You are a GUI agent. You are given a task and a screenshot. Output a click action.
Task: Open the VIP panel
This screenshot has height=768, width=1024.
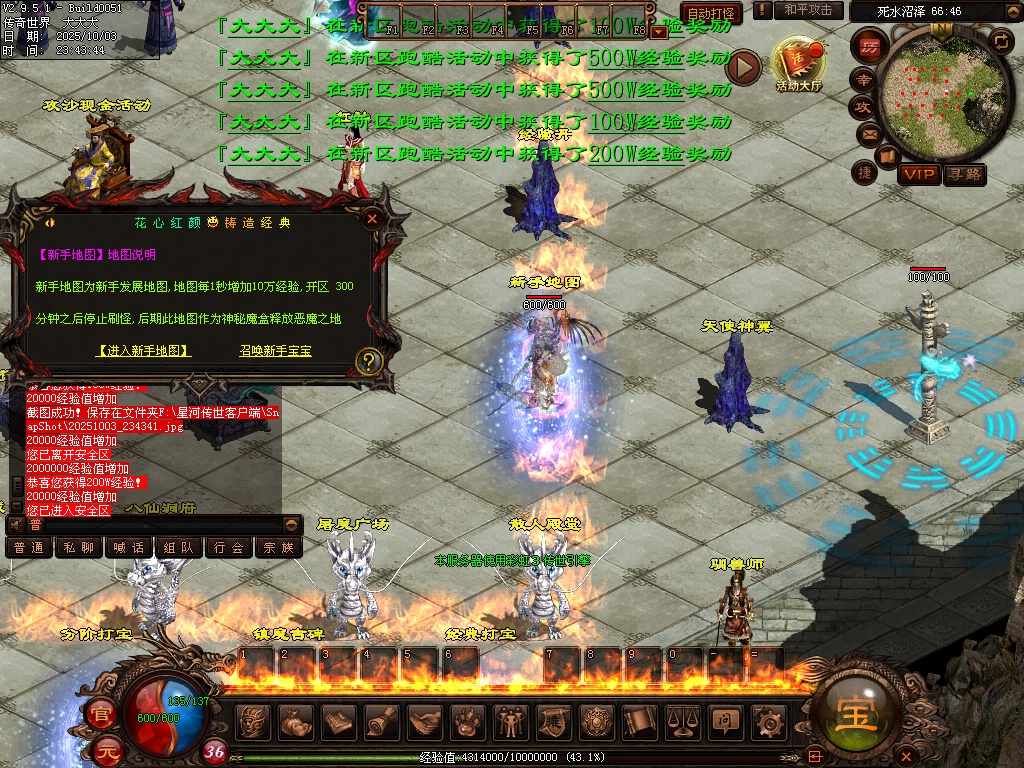click(918, 174)
